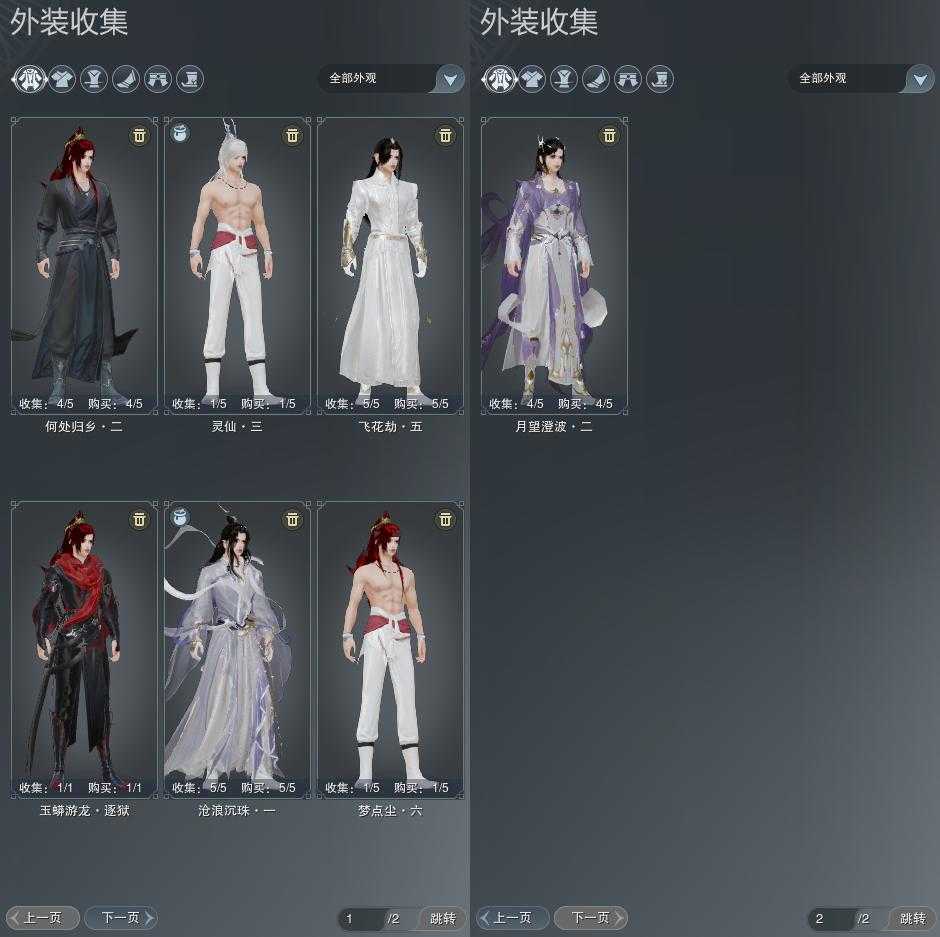Delete 梦点尘·六 with its trash icon
Viewport: 940px width, 937px height.
445,519
